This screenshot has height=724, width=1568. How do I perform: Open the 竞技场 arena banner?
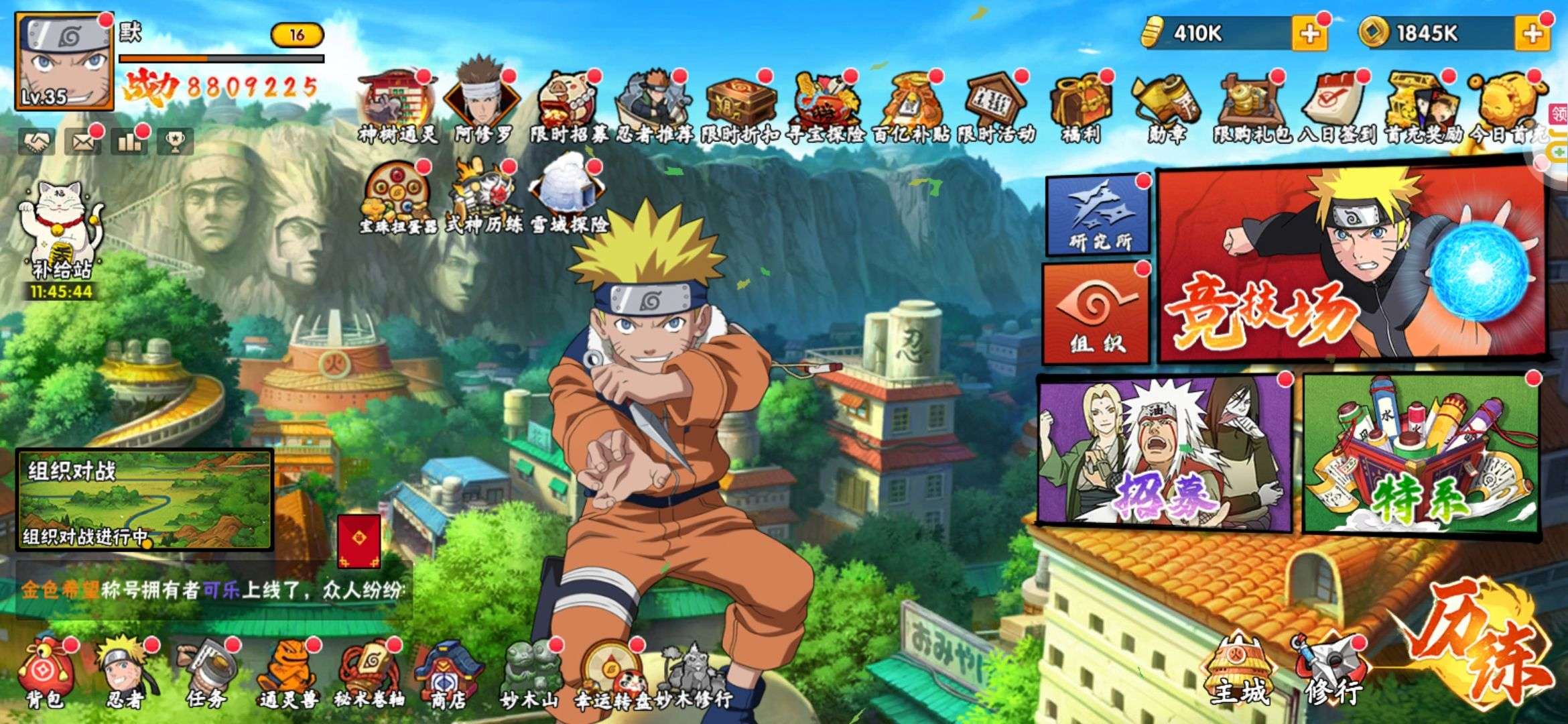tap(1350, 265)
